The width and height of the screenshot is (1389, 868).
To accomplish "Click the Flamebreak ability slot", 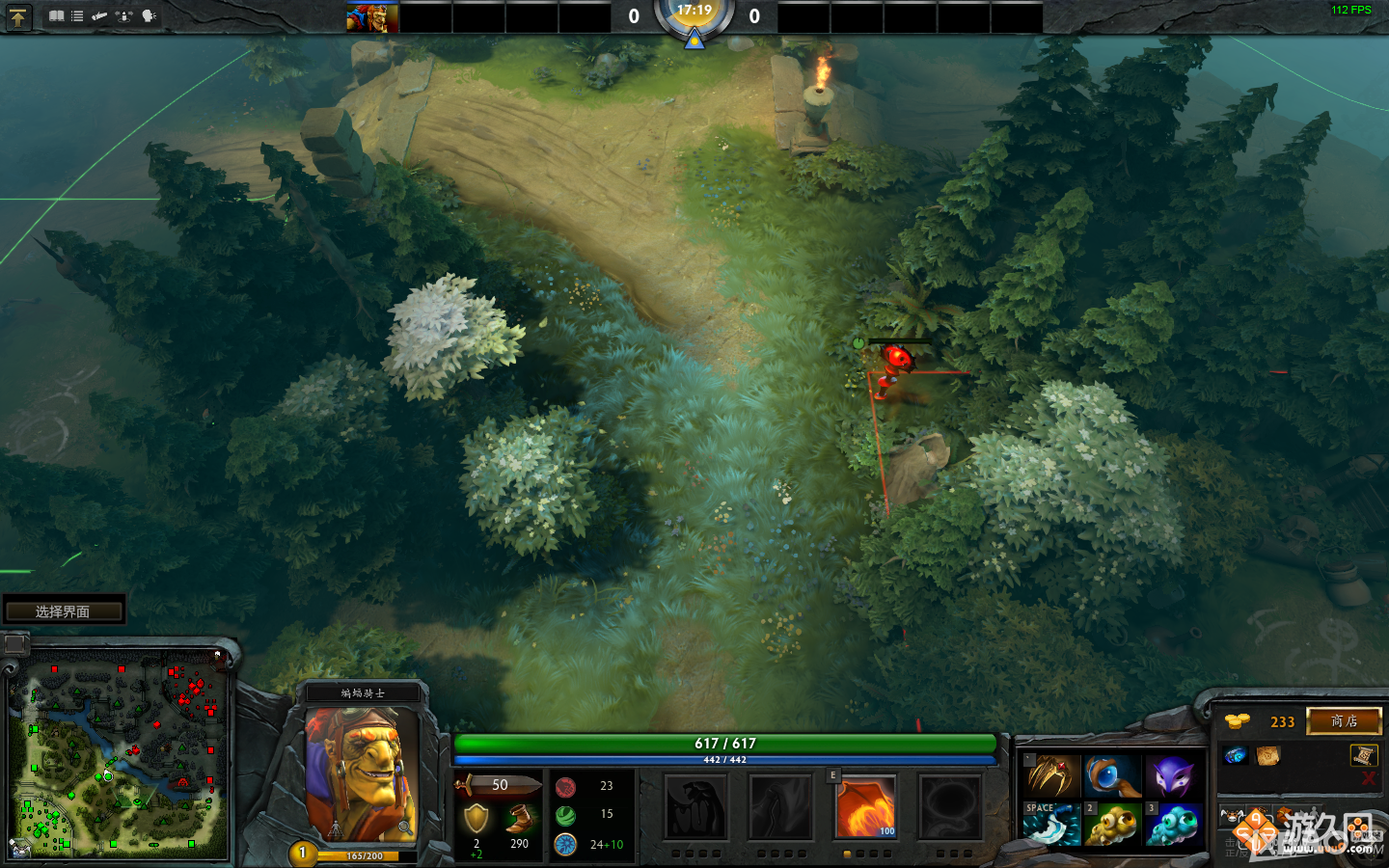I will [781, 806].
